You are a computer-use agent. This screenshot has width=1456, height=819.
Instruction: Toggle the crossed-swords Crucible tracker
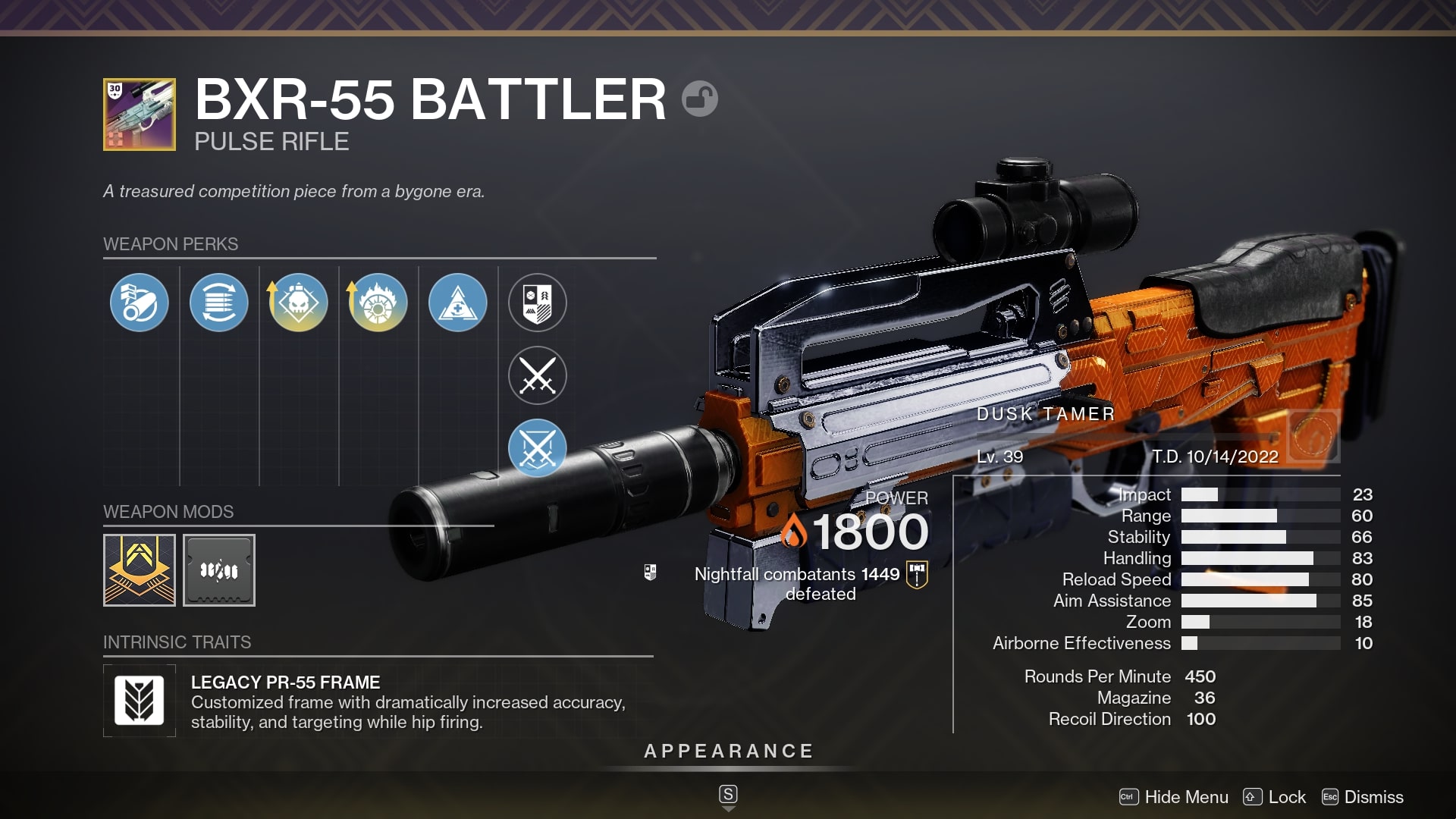tap(536, 375)
